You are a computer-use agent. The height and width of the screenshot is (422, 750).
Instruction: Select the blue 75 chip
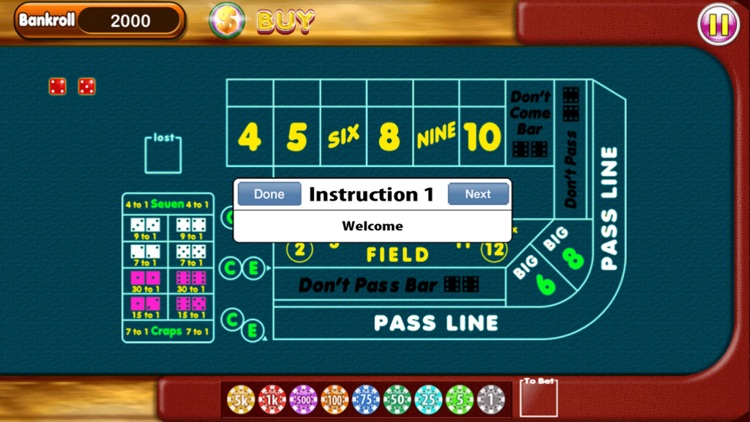366,399
